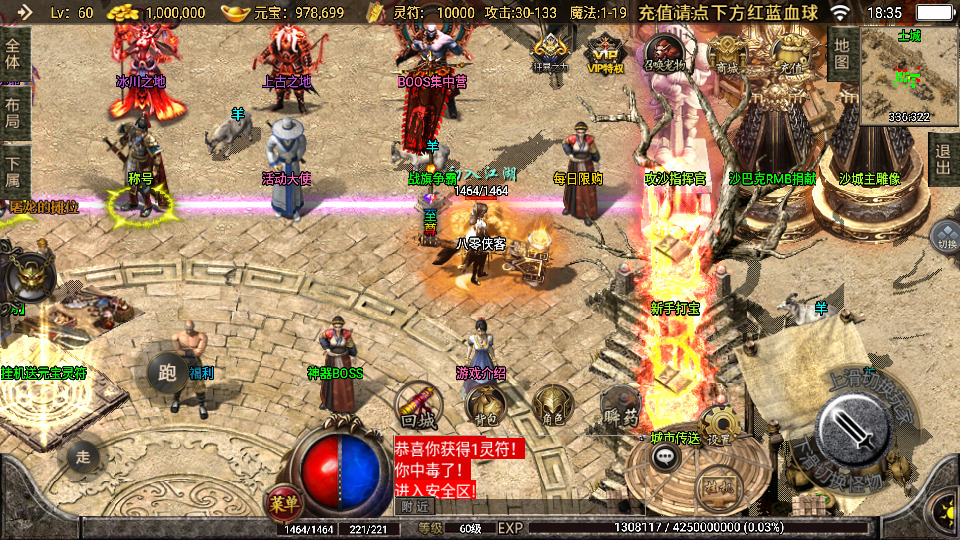Viewport: 960px width, 540px height.
Task: Tap the 退出 exit button
Action: coord(943,159)
